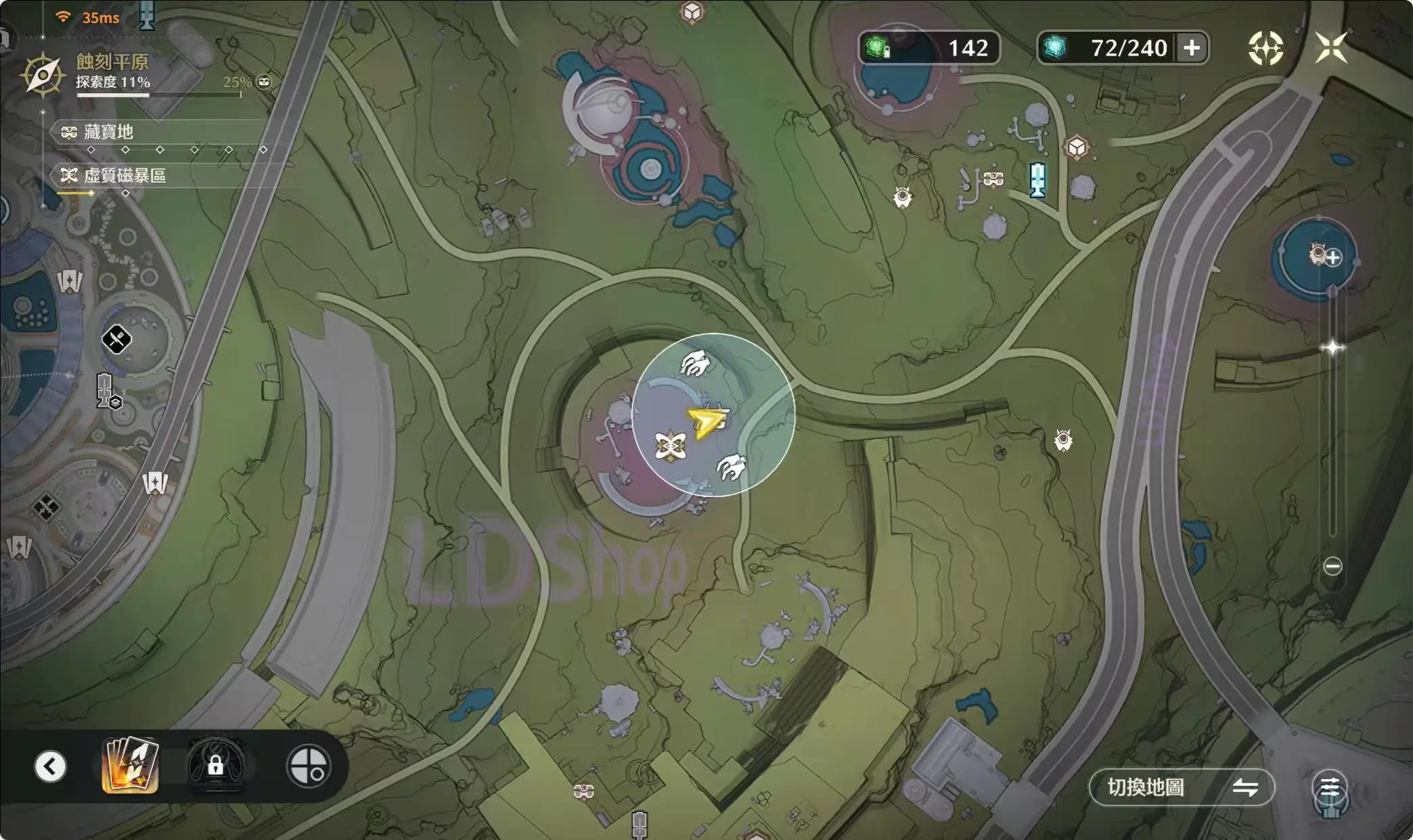Open the 虛質磁暴區 tracker entry
Image resolution: width=1413 pixels, height=840 pixels.
[124, 176]
